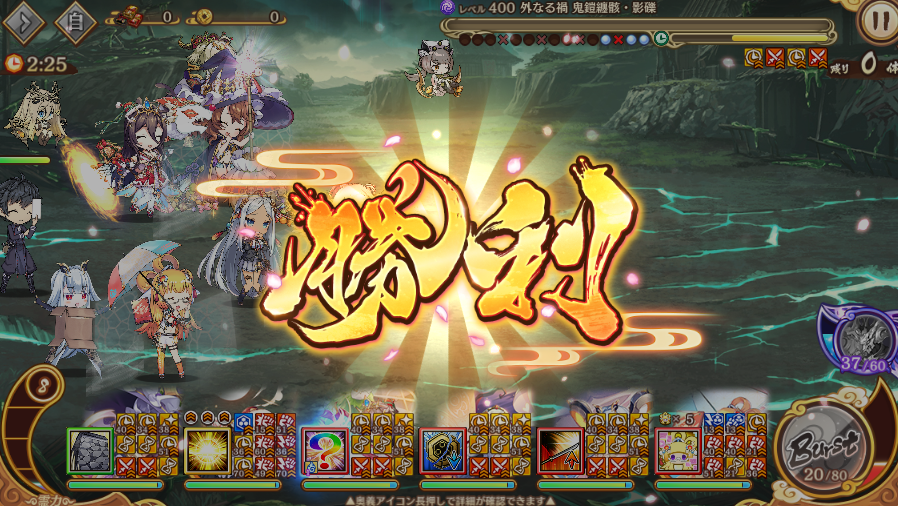Select the blue shield emblem skill
The width and height of the screenshot is (898, 506).
pyautogui.click(x=443, y=451)
